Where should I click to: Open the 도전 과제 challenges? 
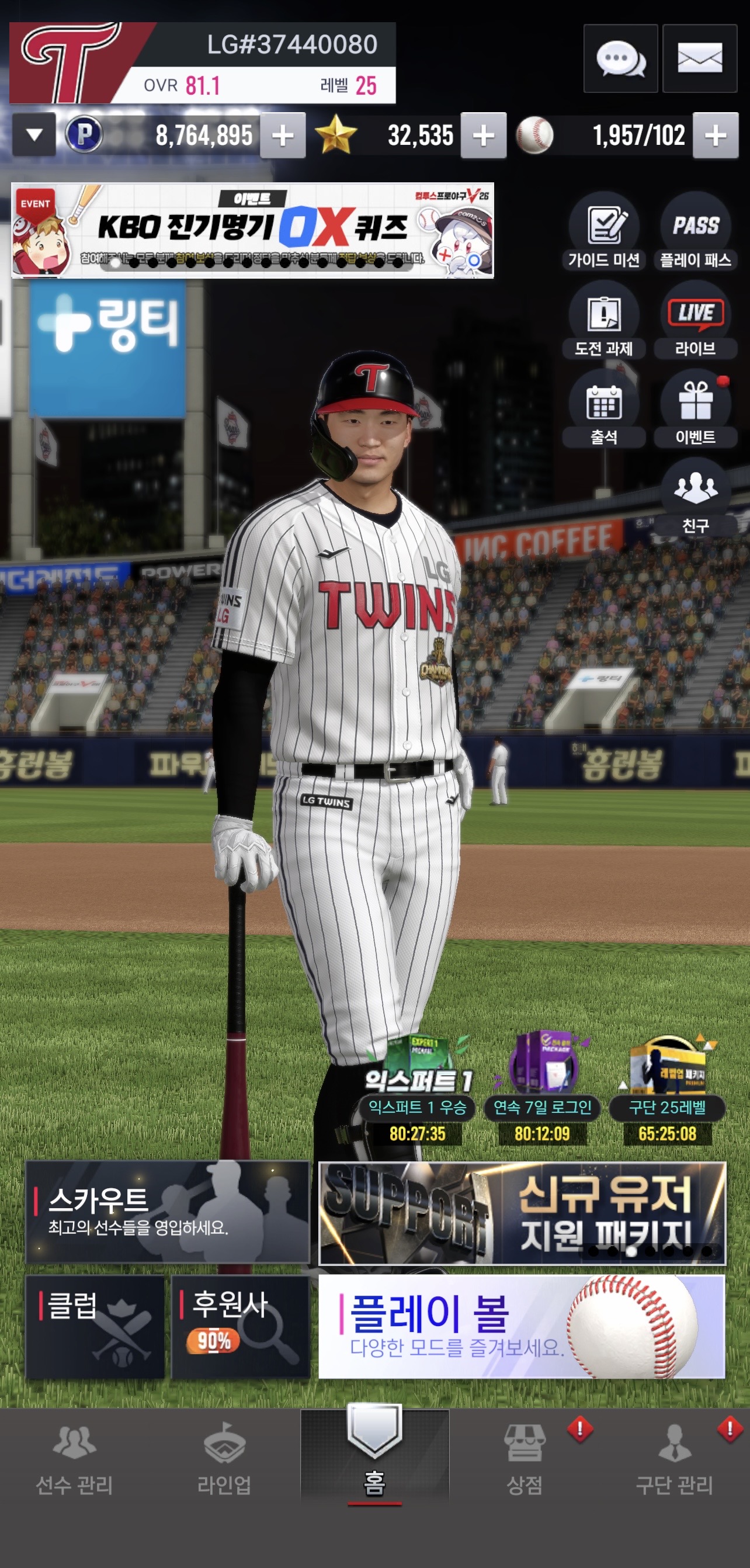603,321
